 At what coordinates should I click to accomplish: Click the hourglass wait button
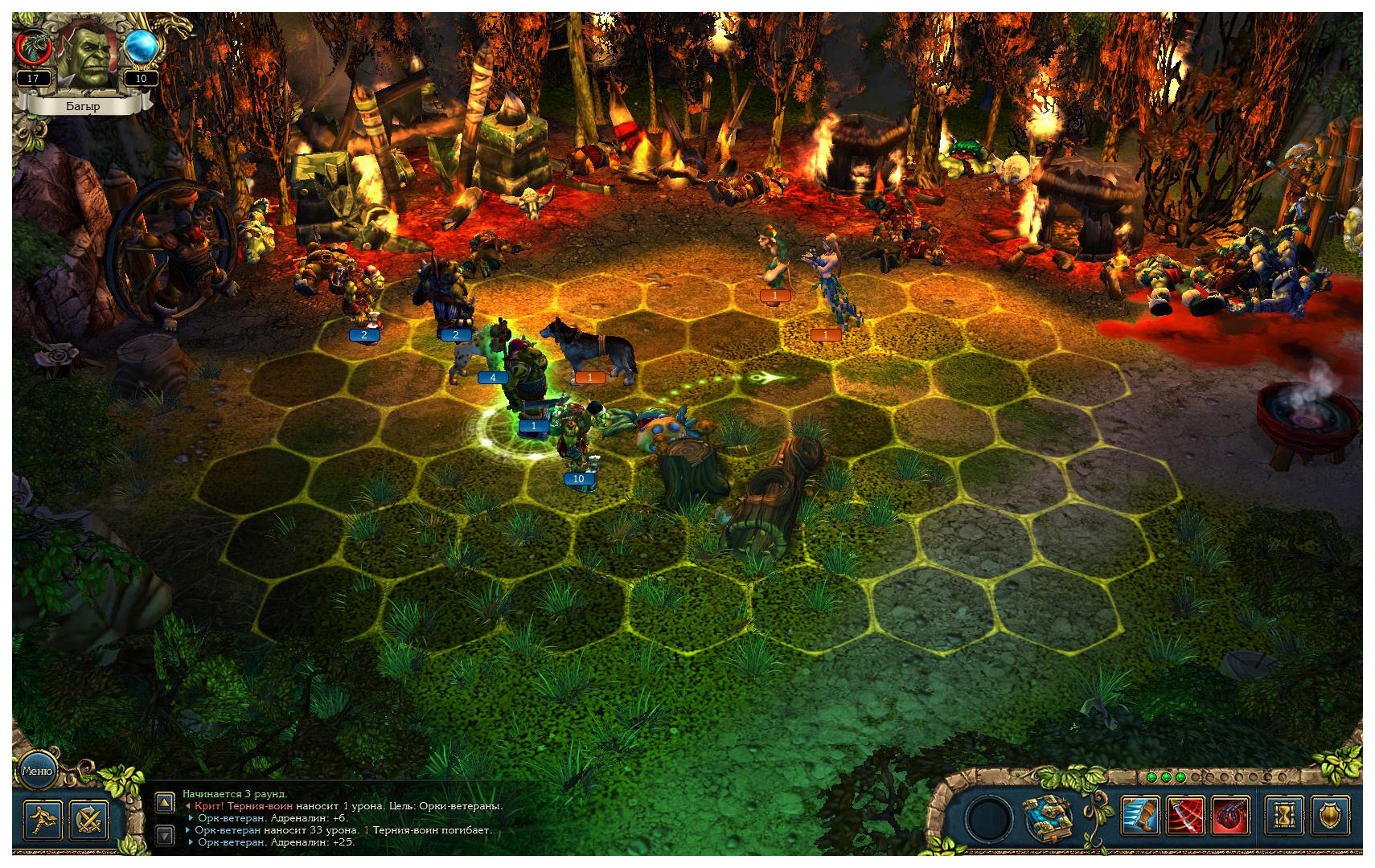(x=1285, y=817)
